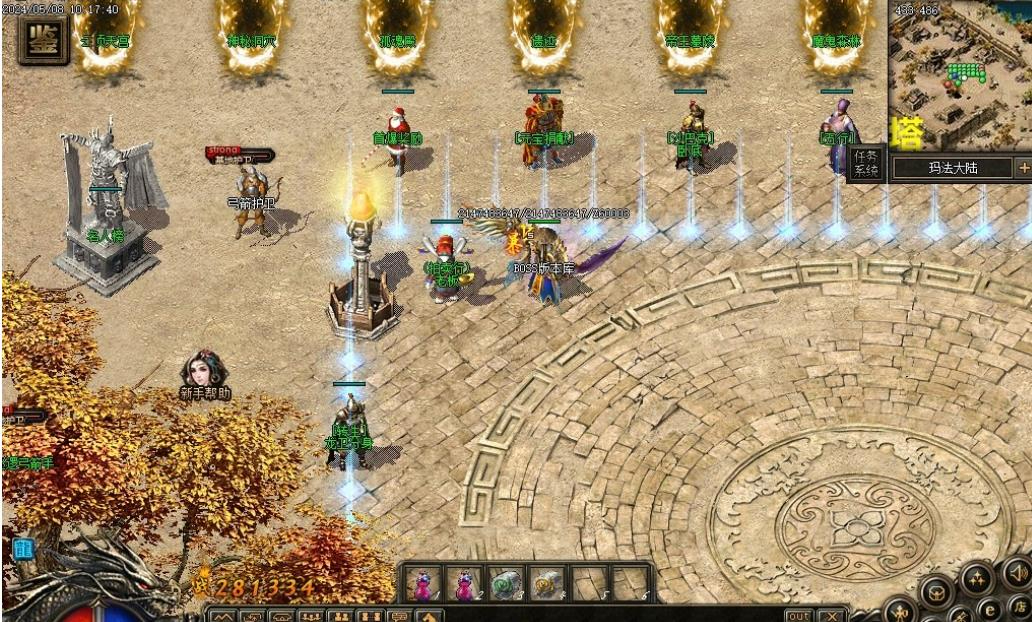
Task: Expand the plus button beside 玛法大陆
Action: pos(1023,167)
